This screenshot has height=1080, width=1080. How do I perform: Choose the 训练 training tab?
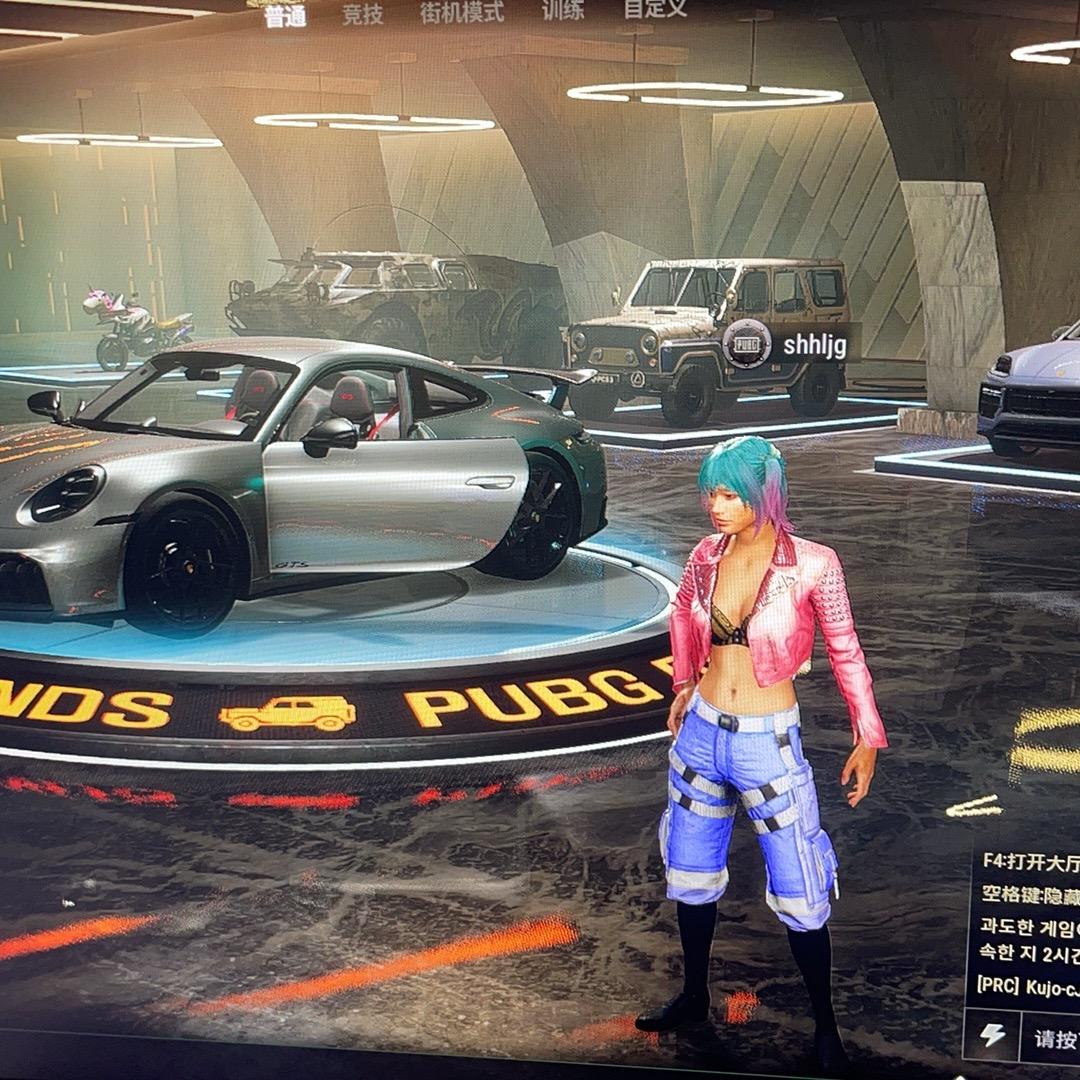[x=563, y=11]
